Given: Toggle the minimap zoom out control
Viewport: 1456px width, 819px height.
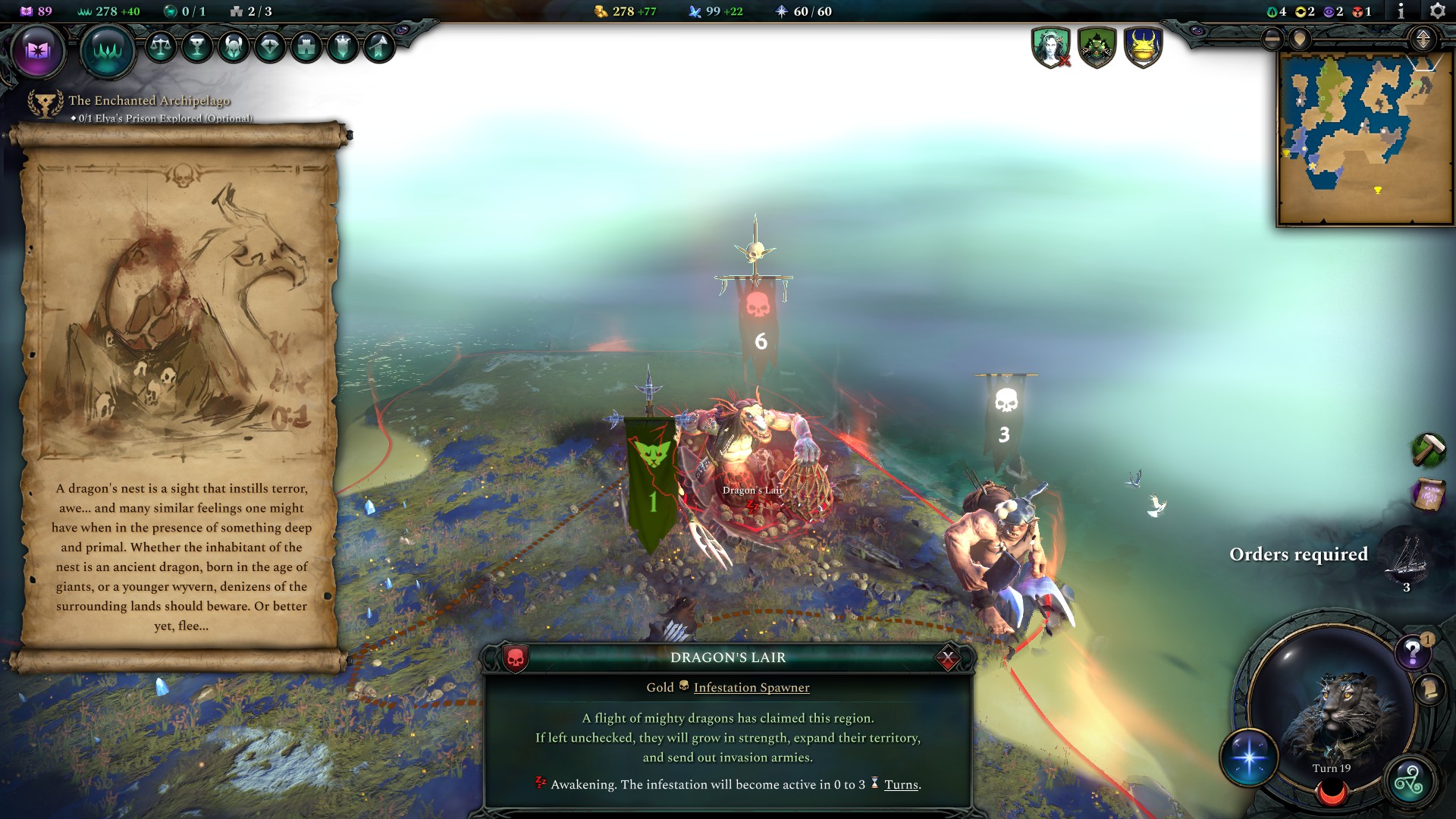Looking at the screenshot, I should [1272, 38].
